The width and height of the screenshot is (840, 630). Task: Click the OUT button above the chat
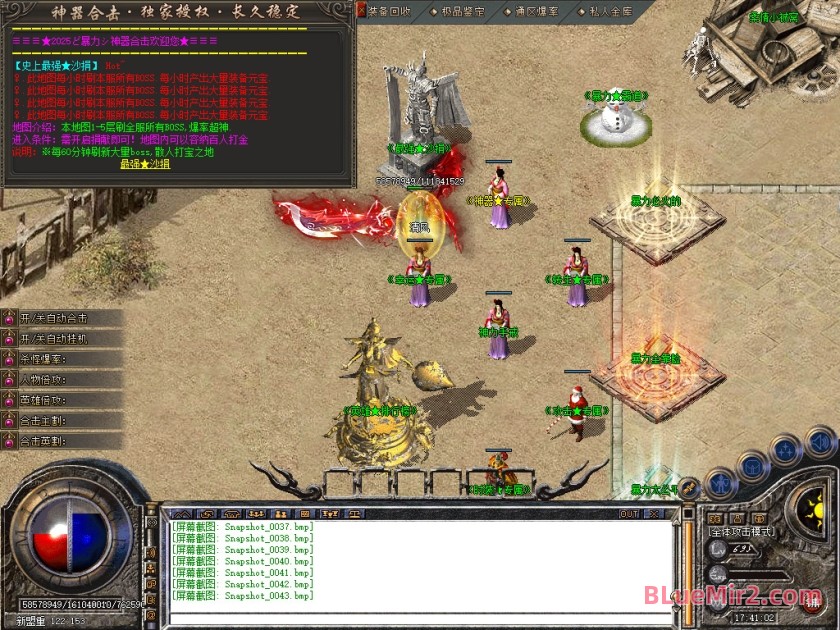coord(628,514)
